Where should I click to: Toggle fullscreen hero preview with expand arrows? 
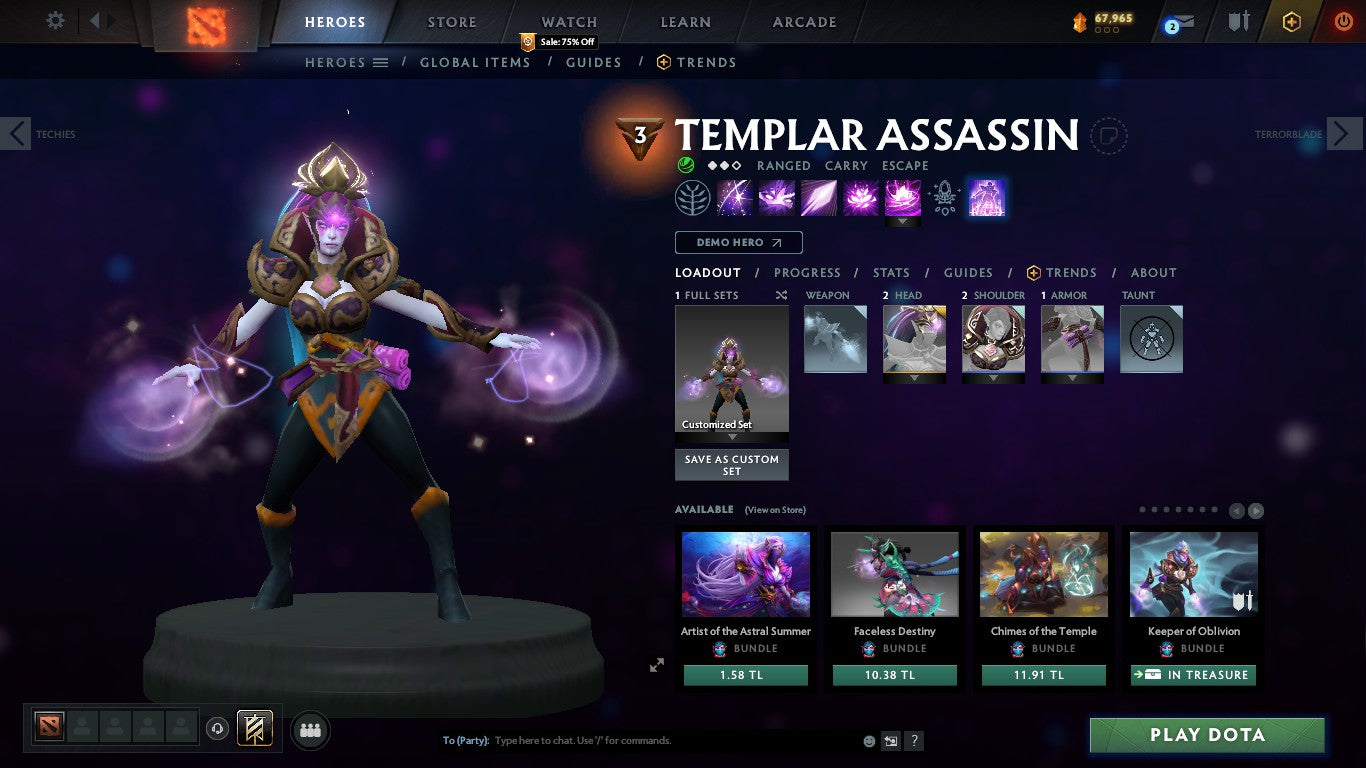(657, 664)
